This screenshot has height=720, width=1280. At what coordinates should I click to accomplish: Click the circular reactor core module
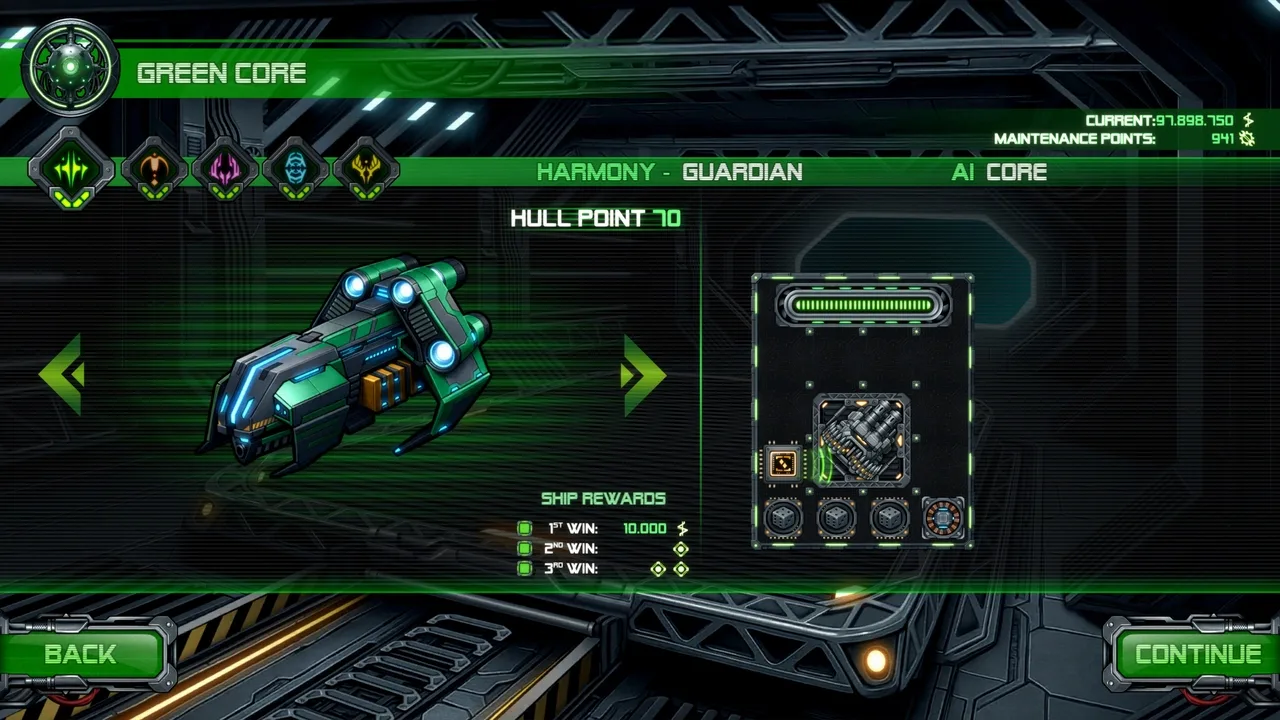[942, 518]
